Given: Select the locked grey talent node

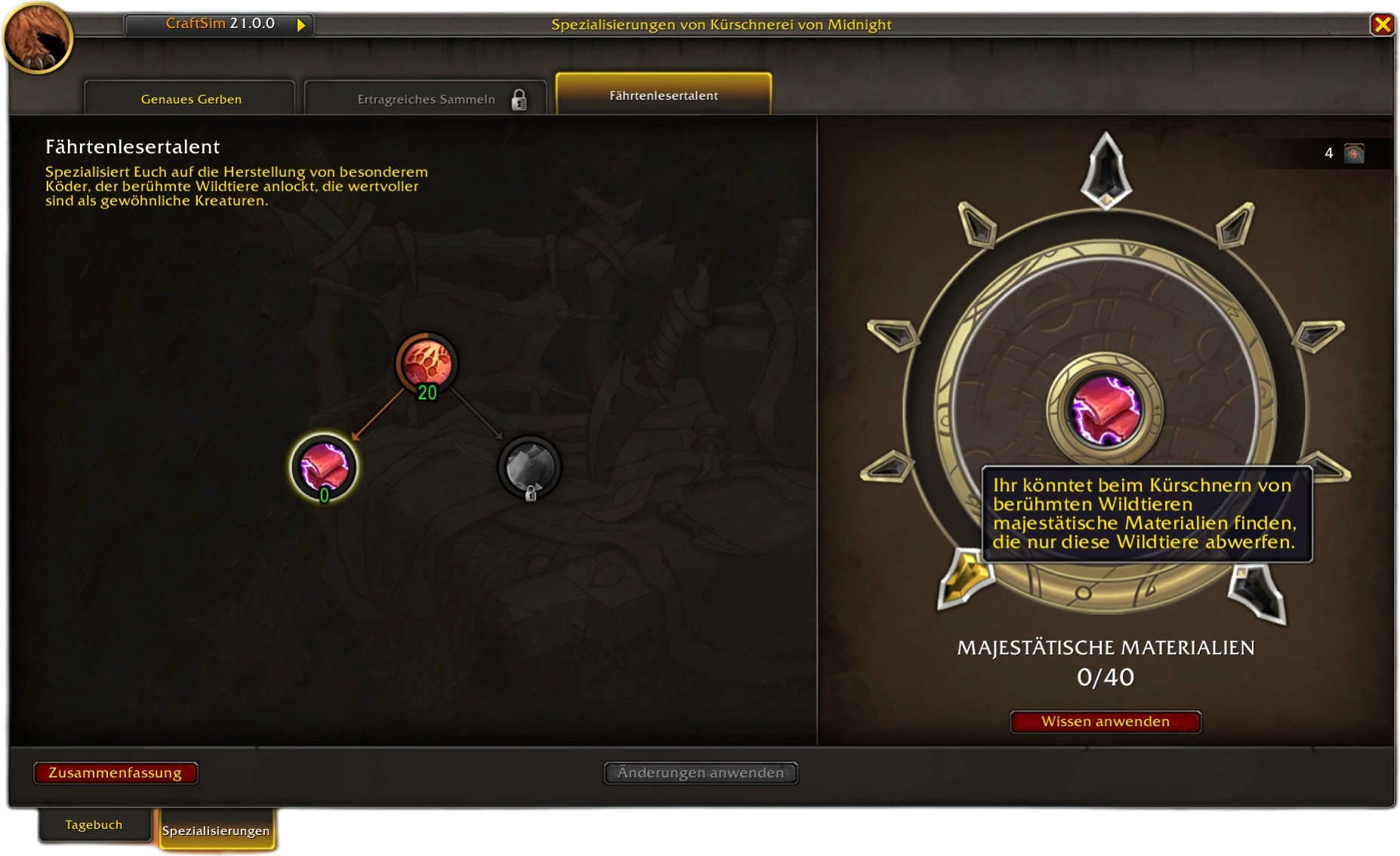Looking at the screenshot, I should tap(529, 467).
